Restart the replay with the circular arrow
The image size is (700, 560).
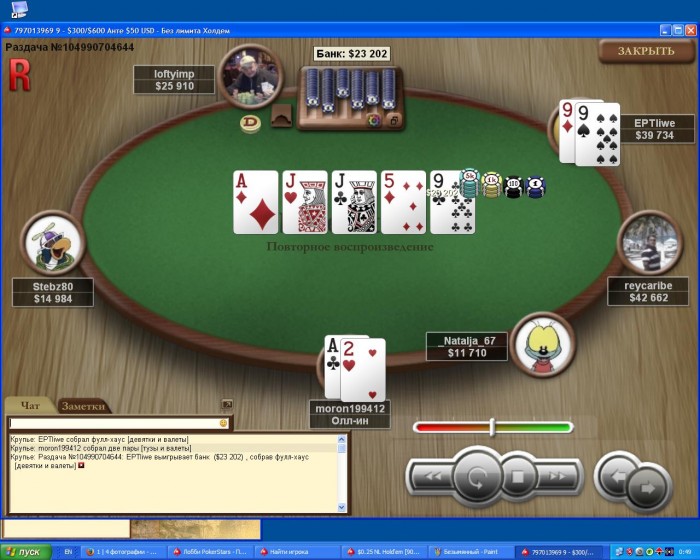(x=476, y=477)
